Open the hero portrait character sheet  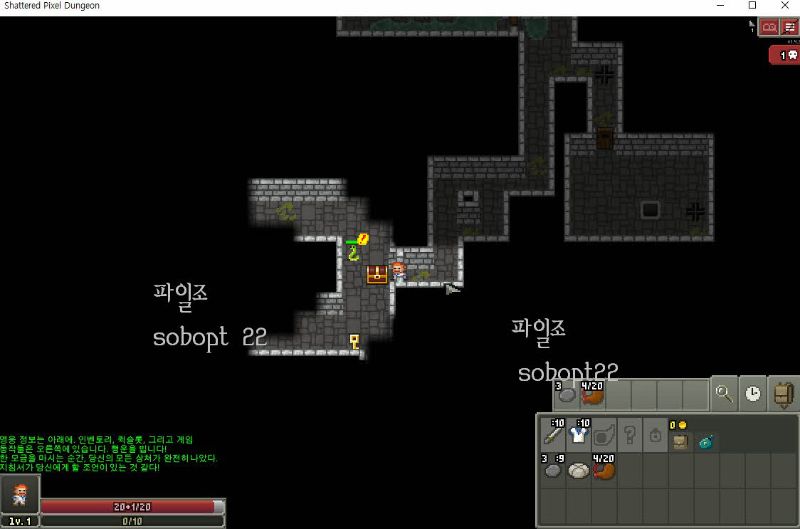coord(20,494)
